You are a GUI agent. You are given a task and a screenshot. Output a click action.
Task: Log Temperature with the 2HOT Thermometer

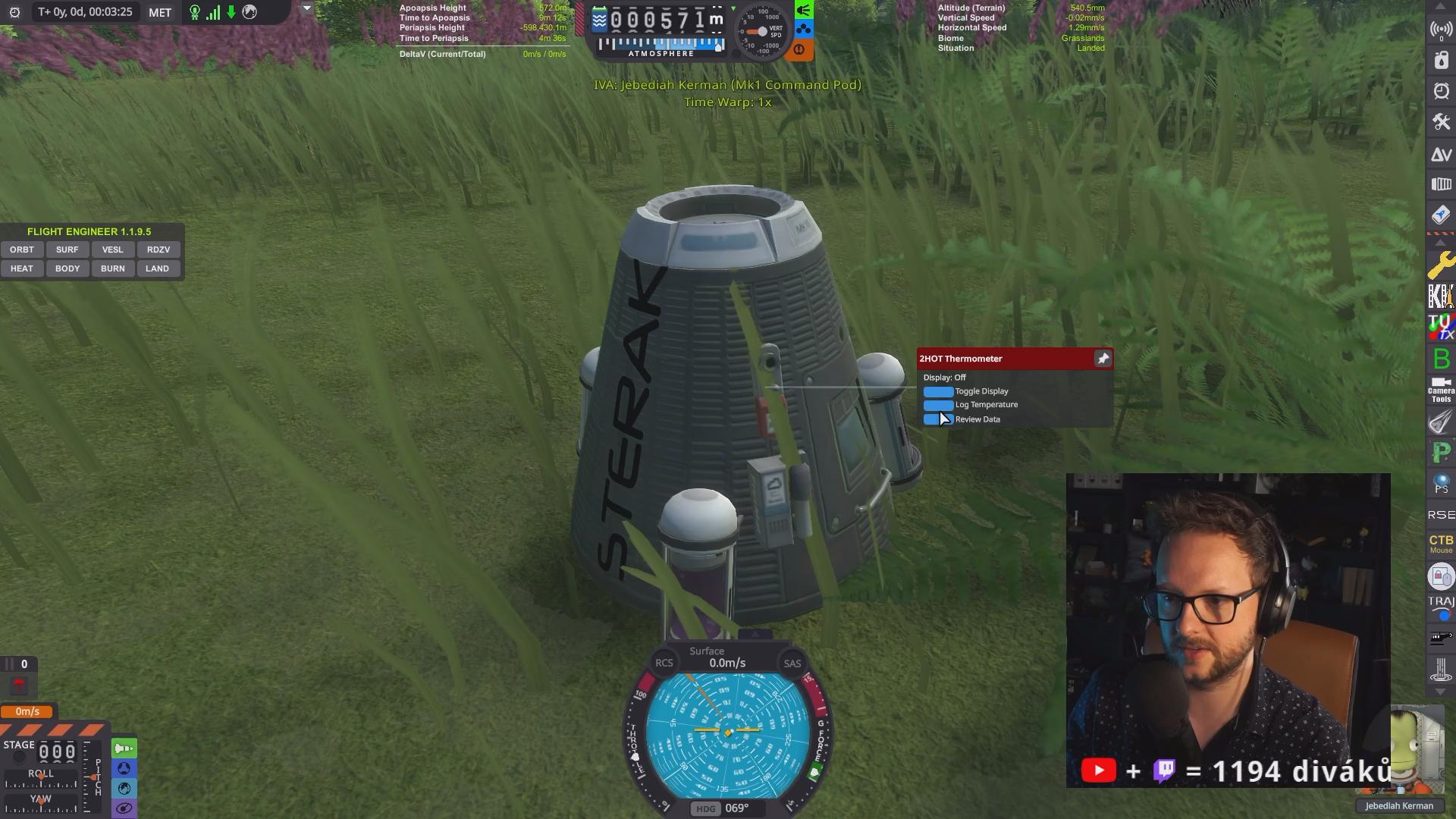[938, 405]
